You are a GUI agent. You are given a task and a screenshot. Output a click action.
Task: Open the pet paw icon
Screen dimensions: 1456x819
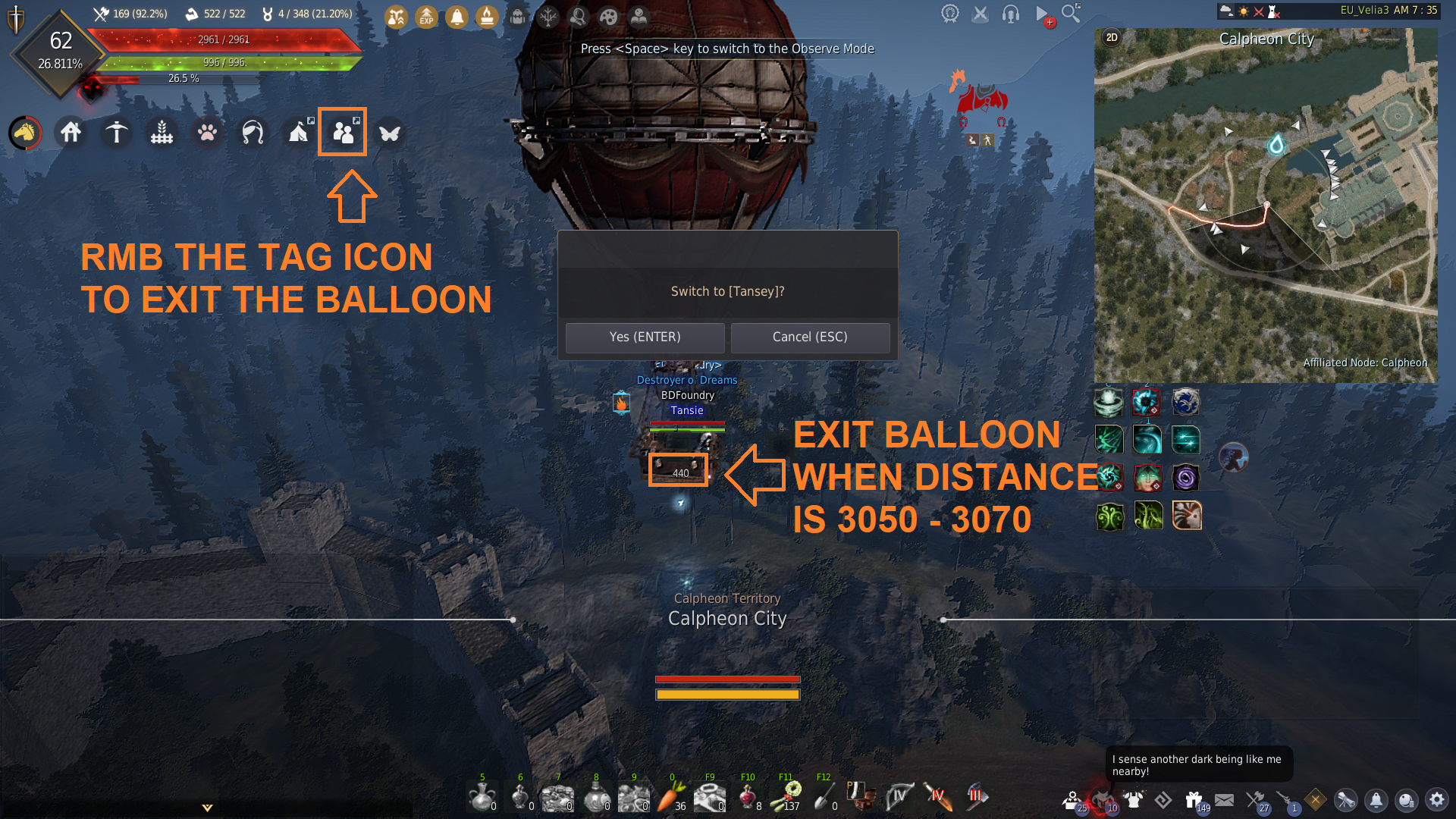click(x=207, y=133)
